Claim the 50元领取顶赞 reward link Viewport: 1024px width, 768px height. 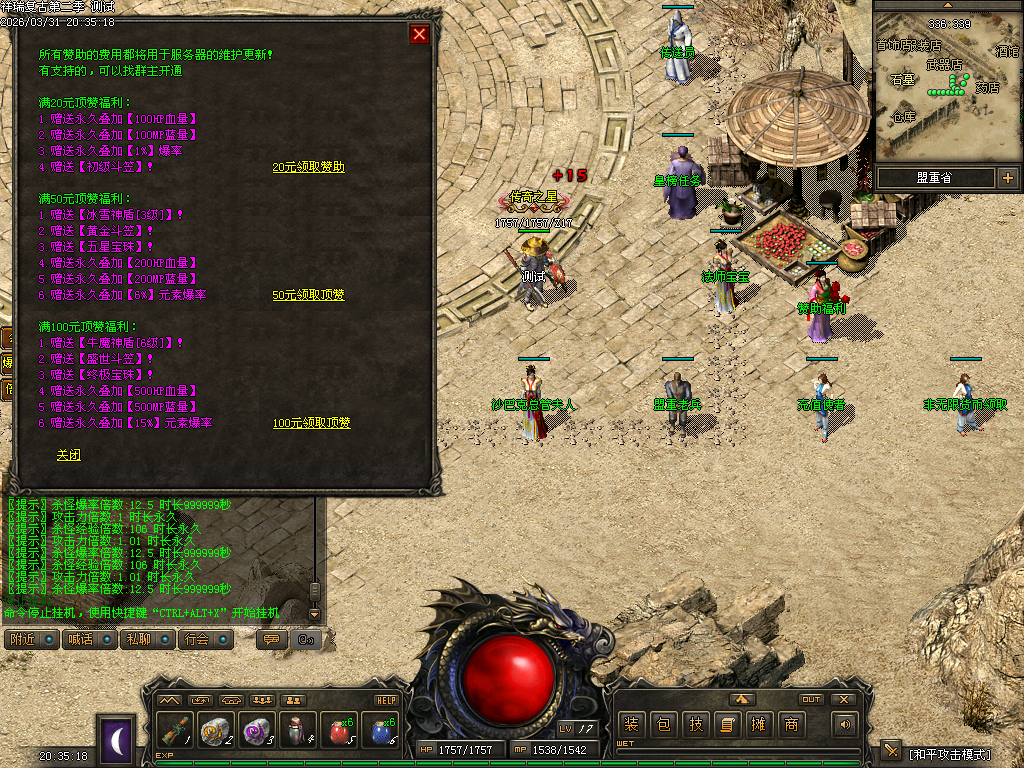(308, 295)
